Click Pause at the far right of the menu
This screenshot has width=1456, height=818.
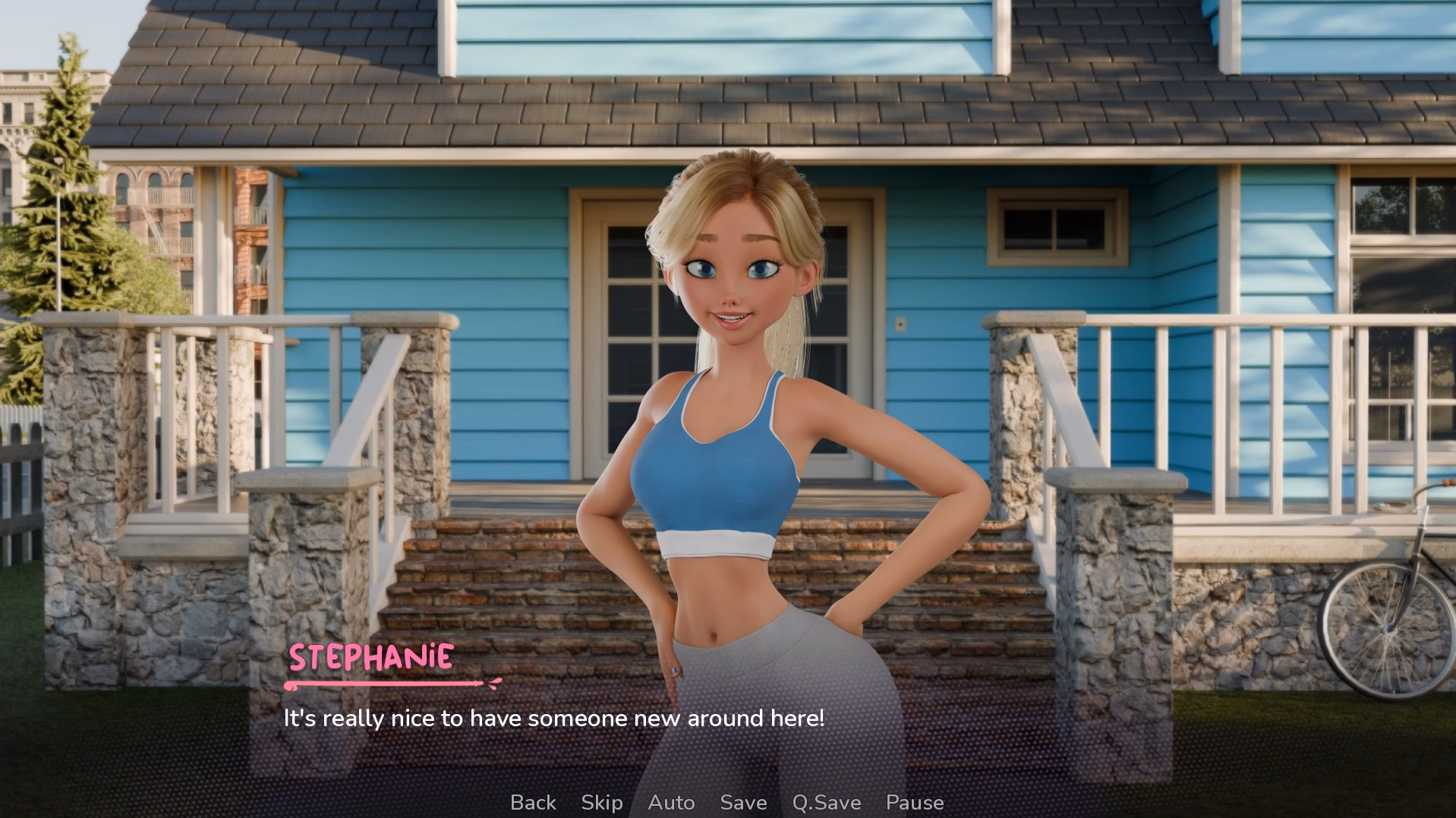click(915, 802)
